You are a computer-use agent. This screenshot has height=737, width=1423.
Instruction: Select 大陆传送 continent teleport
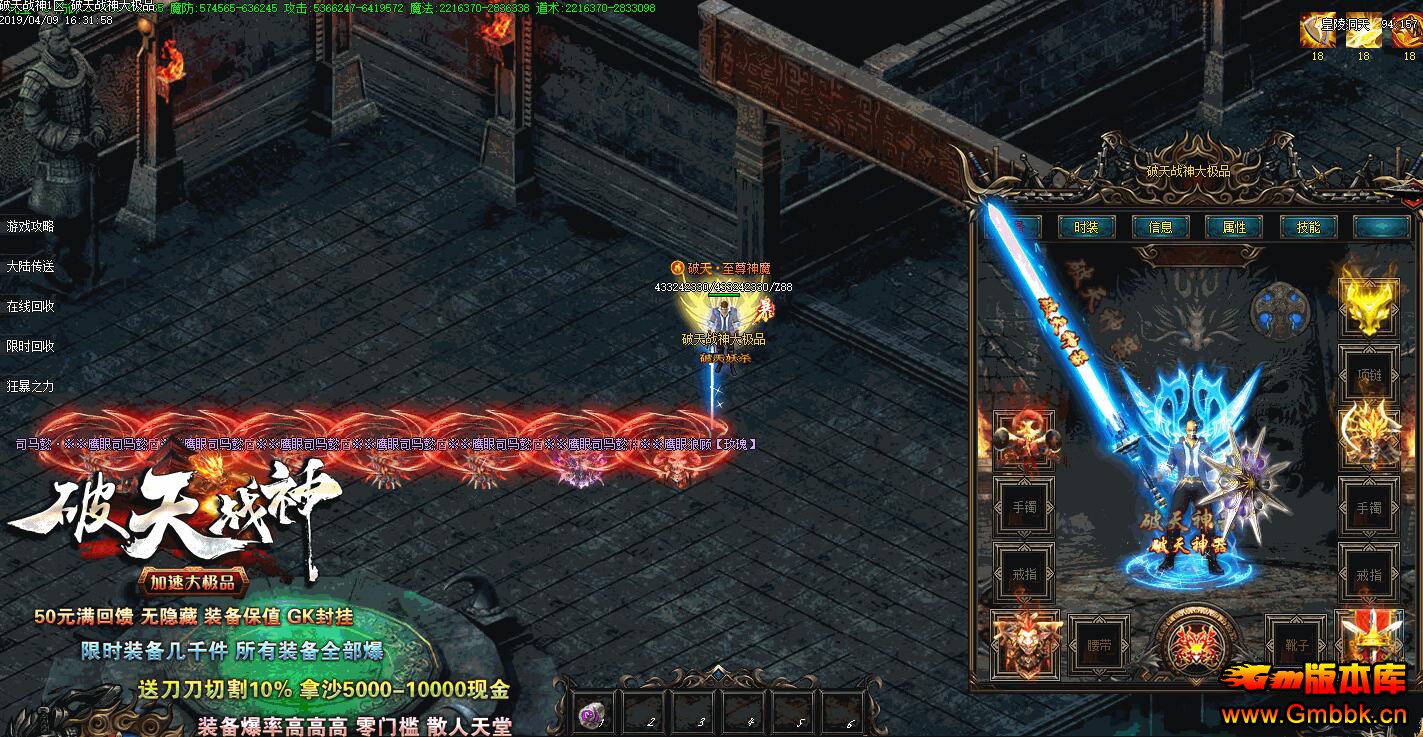(31, 266)
